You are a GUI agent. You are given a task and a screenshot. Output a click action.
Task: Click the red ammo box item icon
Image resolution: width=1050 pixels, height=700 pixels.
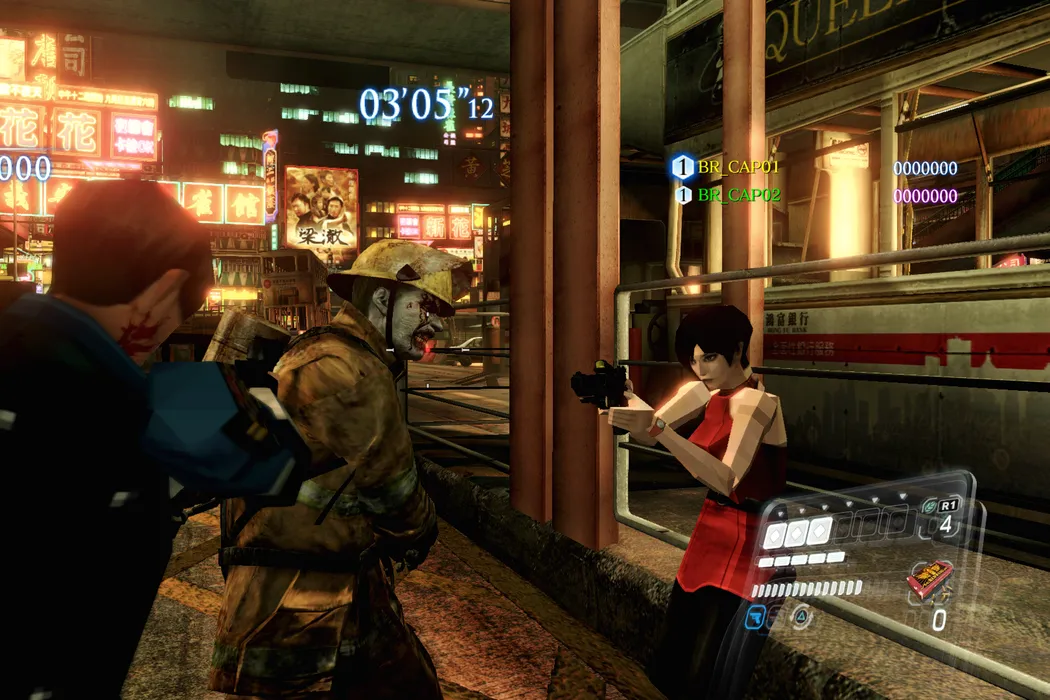(x=928, y=579)
